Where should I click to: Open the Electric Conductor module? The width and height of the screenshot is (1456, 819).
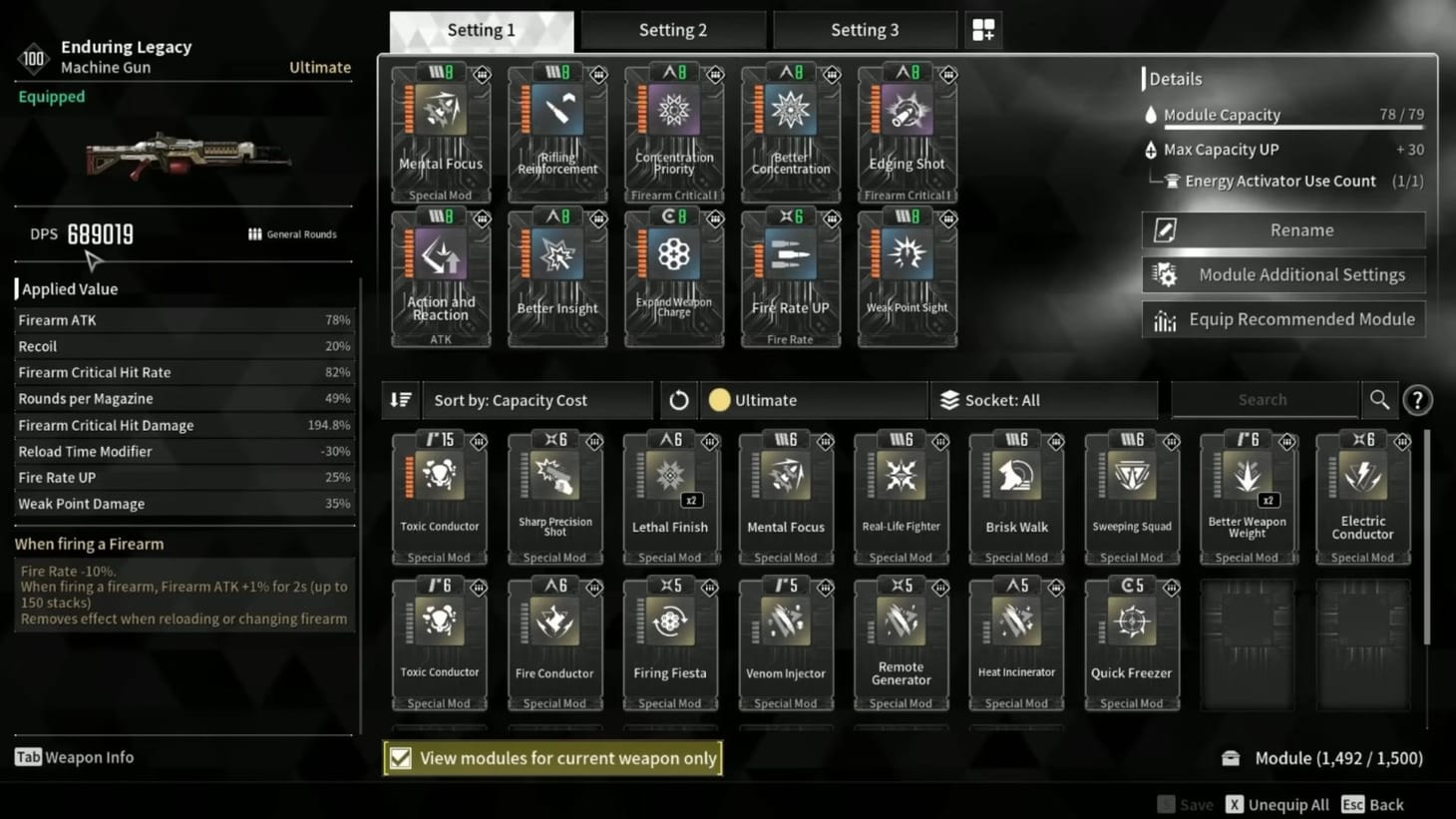tap(1362, 494)
